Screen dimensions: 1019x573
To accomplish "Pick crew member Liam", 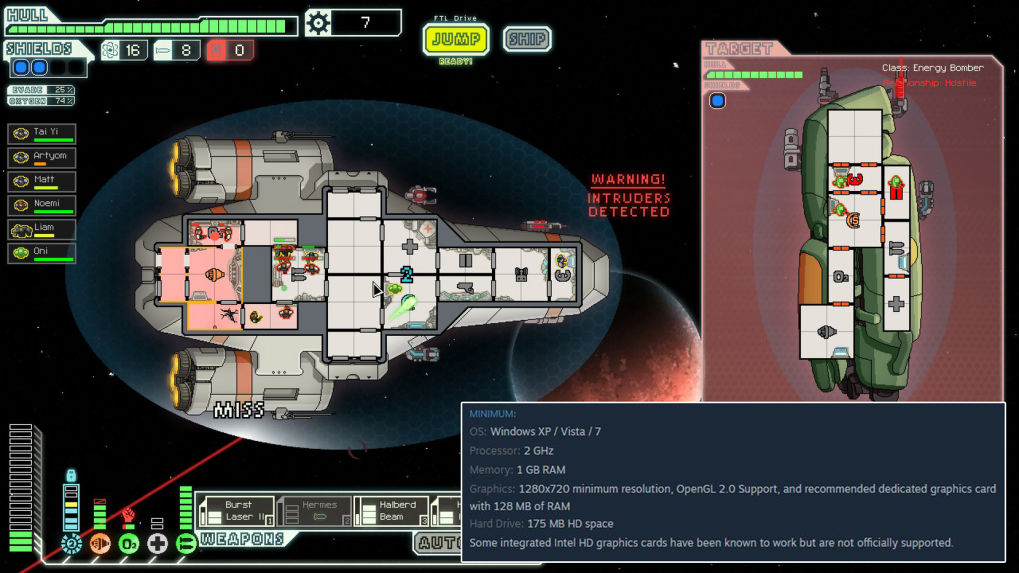I will click(x=42, y=229).
